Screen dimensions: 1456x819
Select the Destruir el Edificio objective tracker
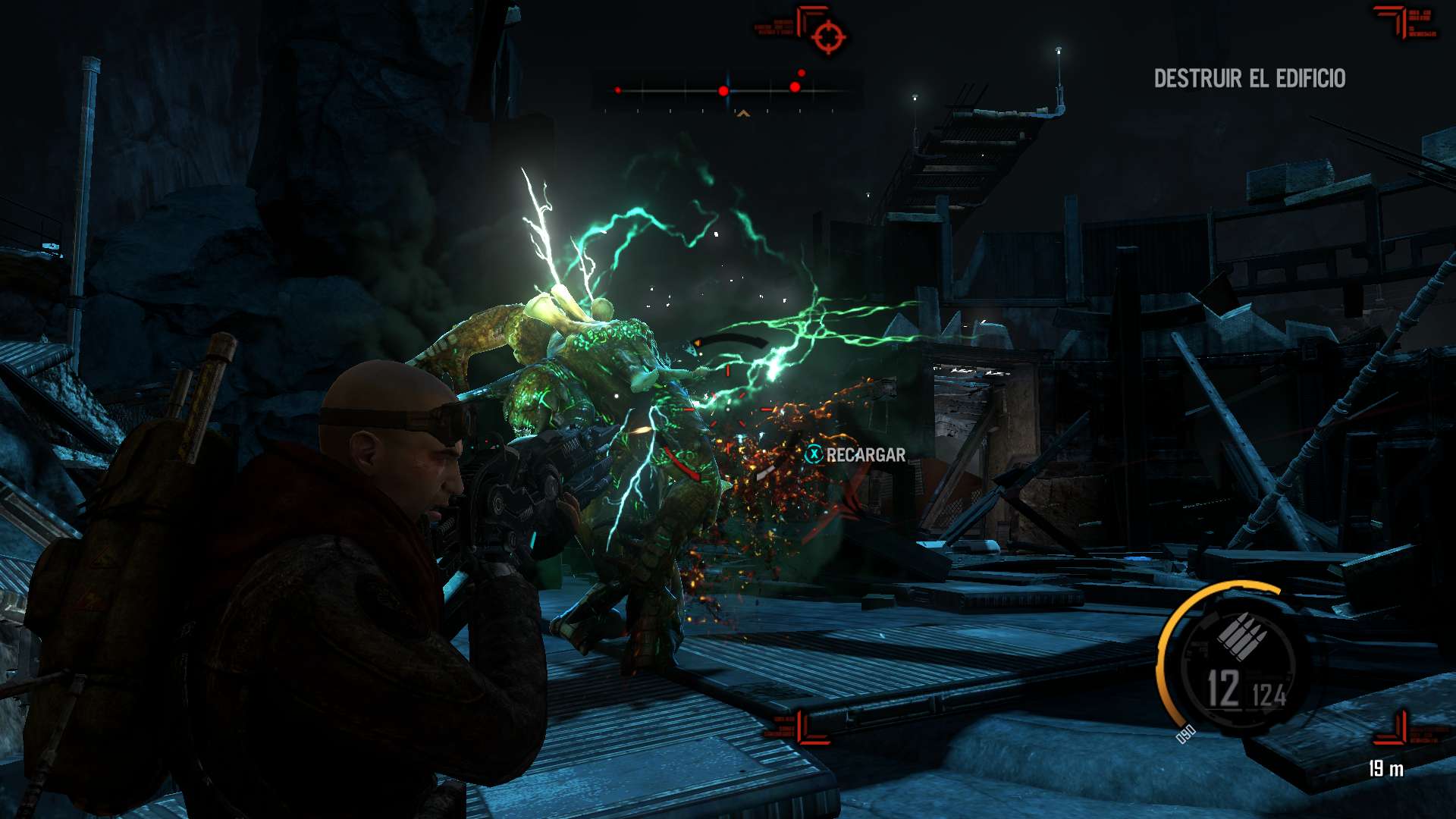click(x=1249, y=78)
